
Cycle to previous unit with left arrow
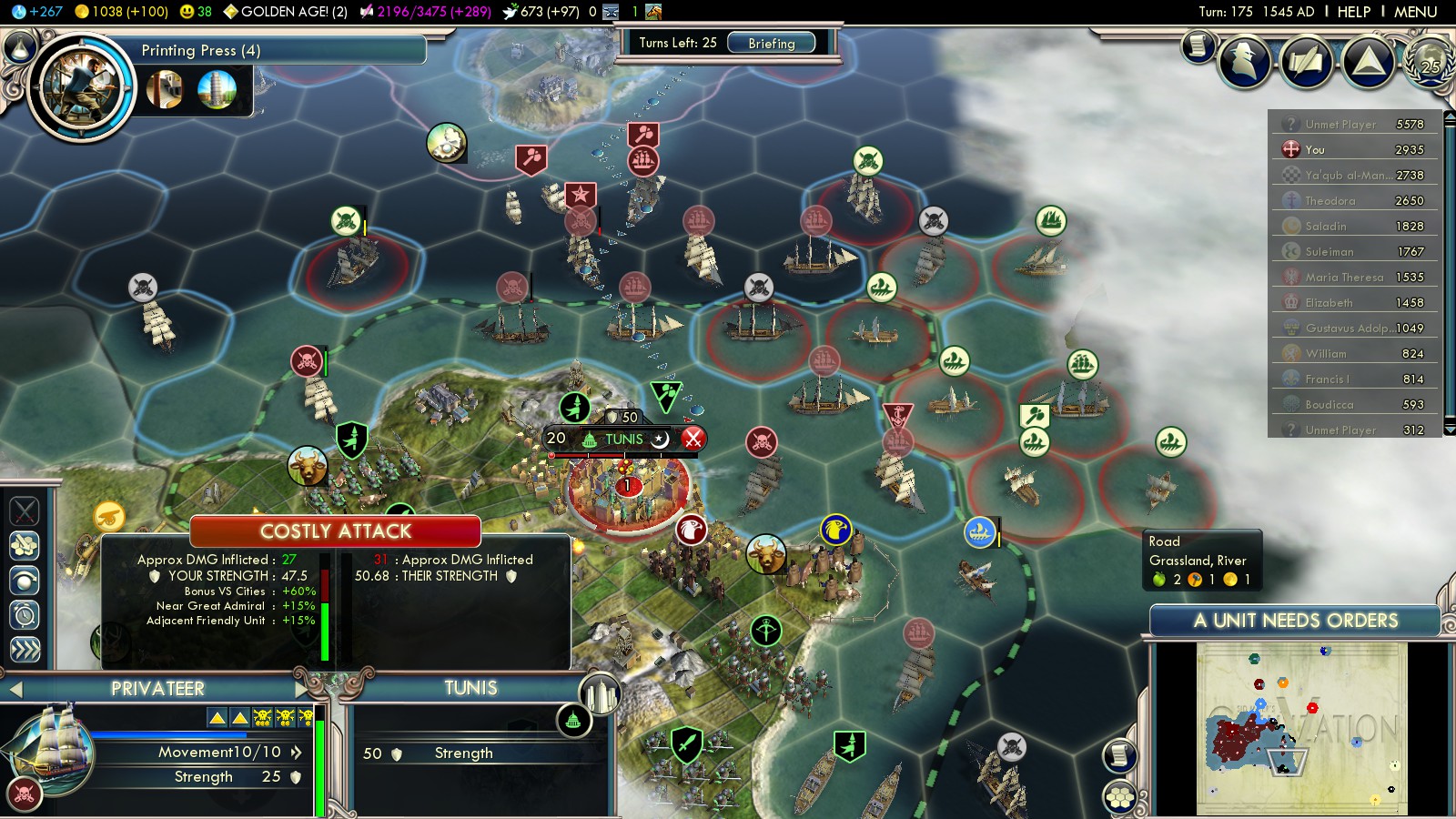15,690
